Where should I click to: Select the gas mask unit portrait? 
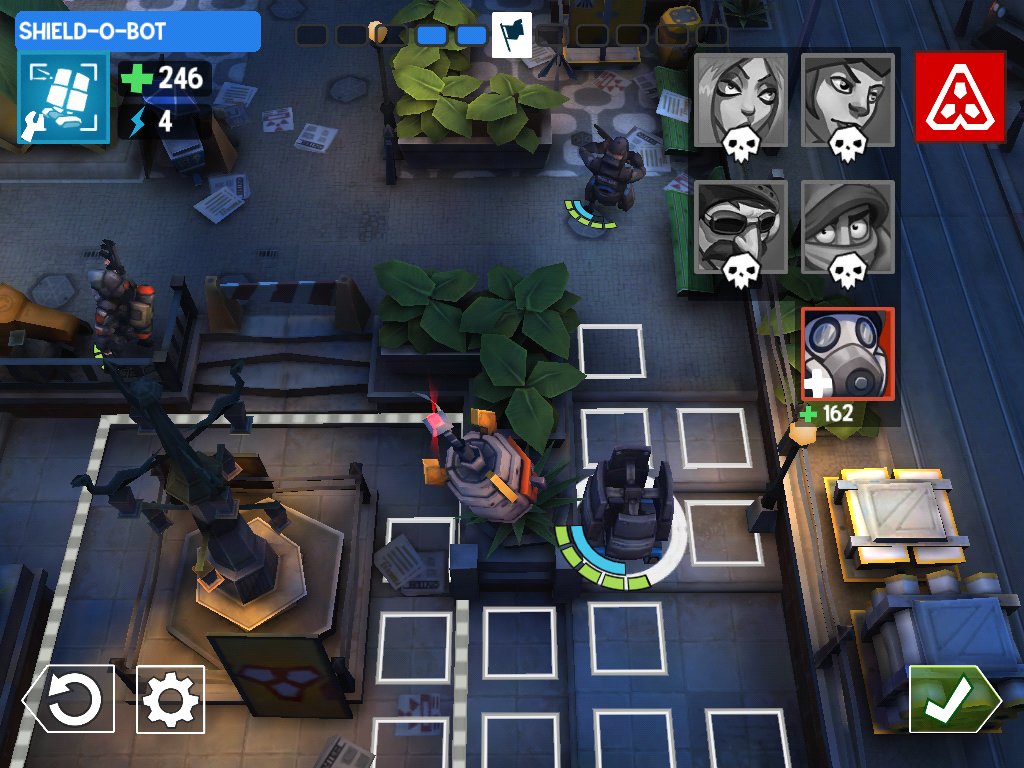[x=847, y=354]
